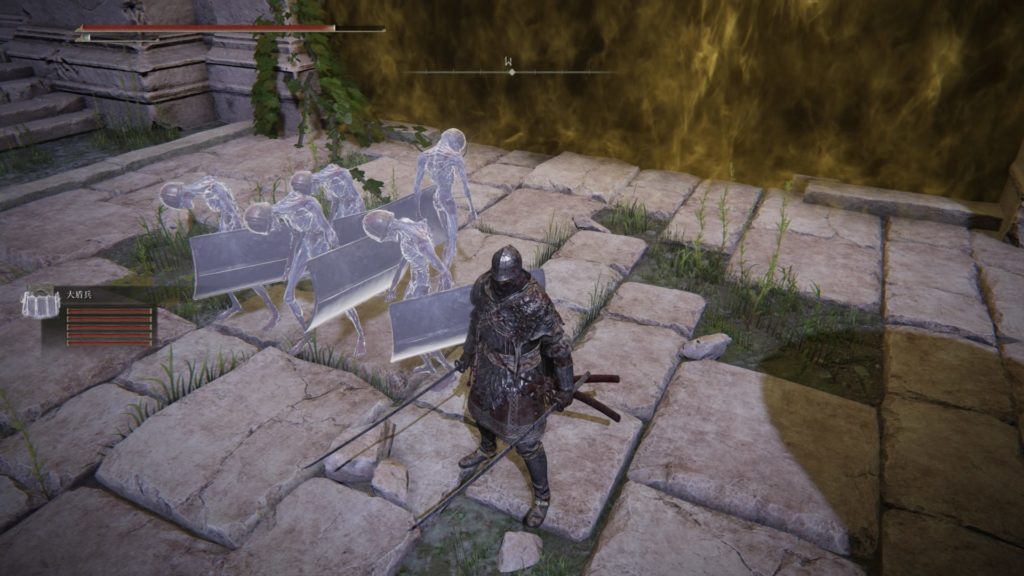Click the compass bar's W marker
This screenshot has height=576, width=1024.
(x=511, y=67)
